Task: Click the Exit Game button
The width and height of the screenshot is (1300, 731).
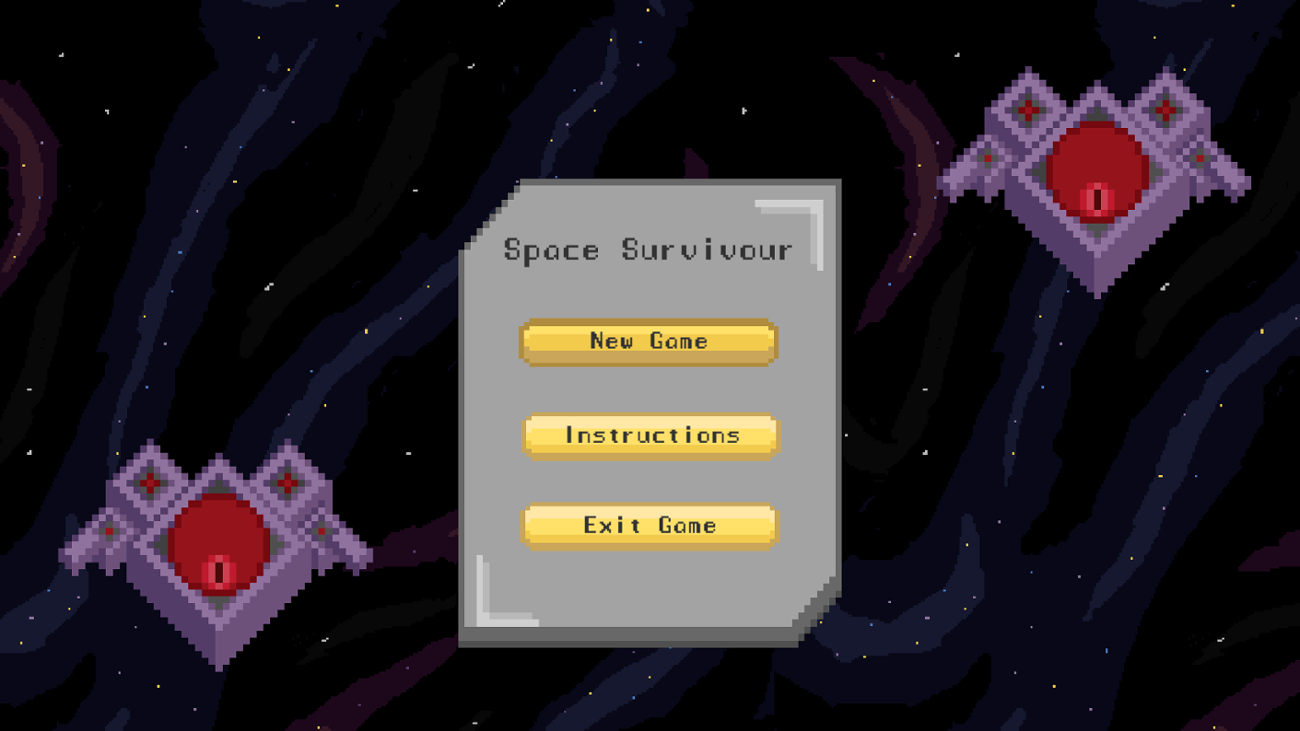Action: tap(648, 525)
